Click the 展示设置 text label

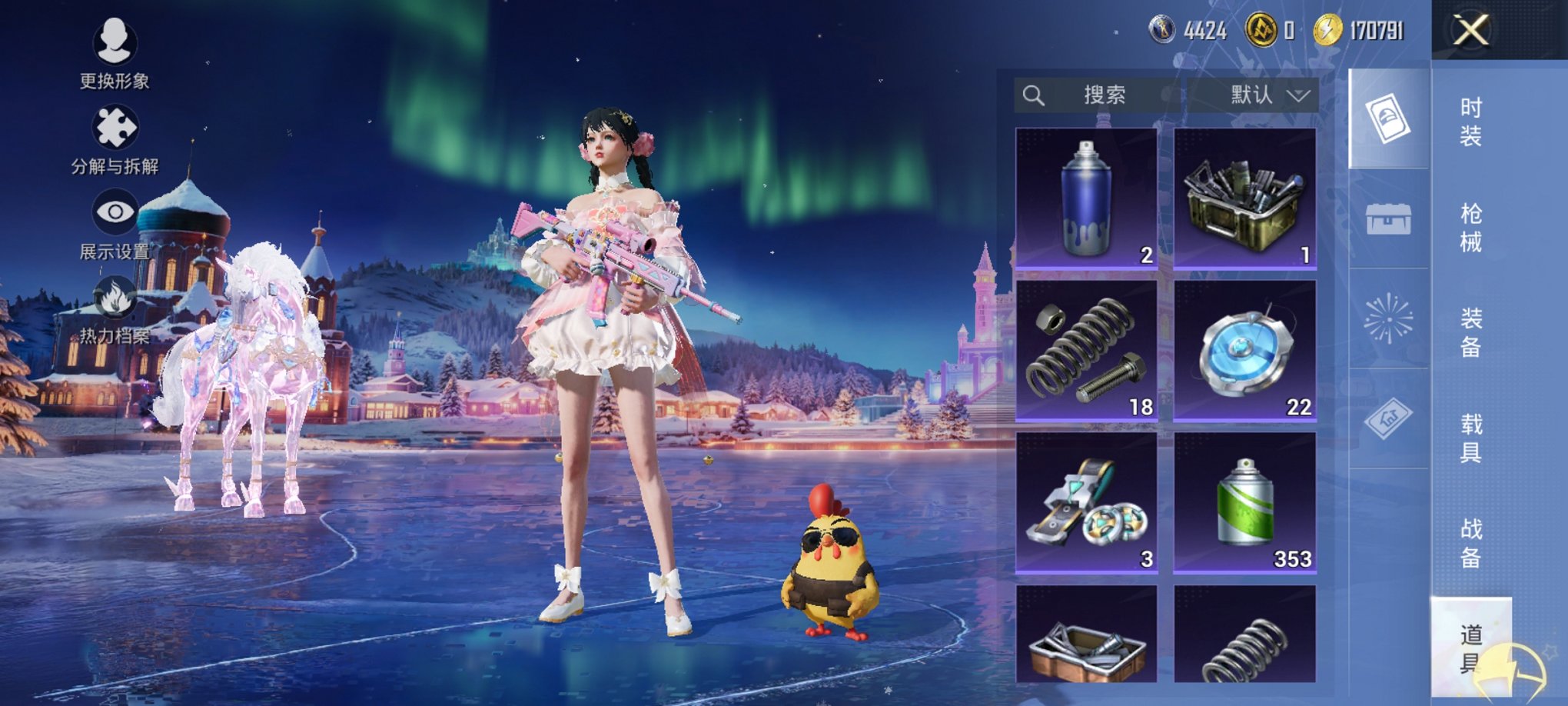[x=114, y=249]
